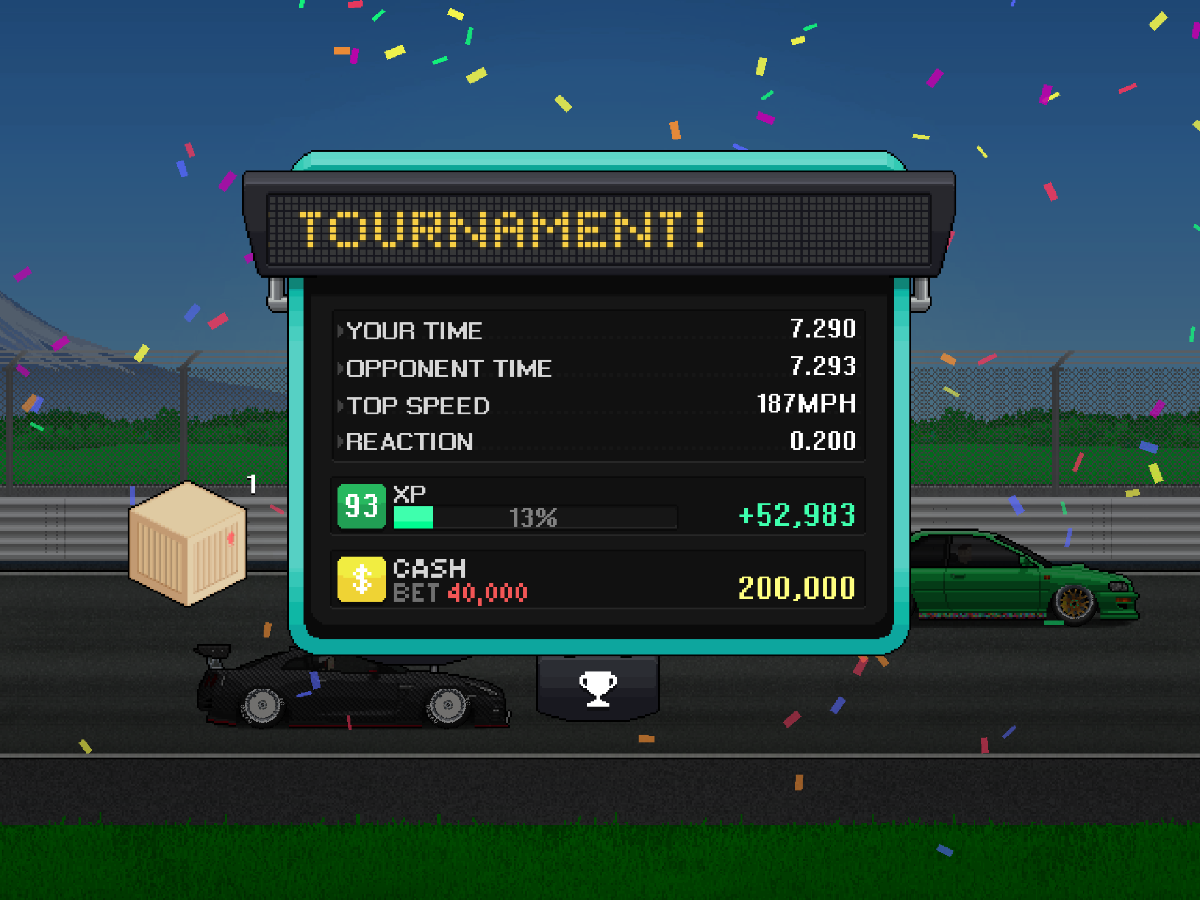Open the wooden reward crate

coord(187,542)
